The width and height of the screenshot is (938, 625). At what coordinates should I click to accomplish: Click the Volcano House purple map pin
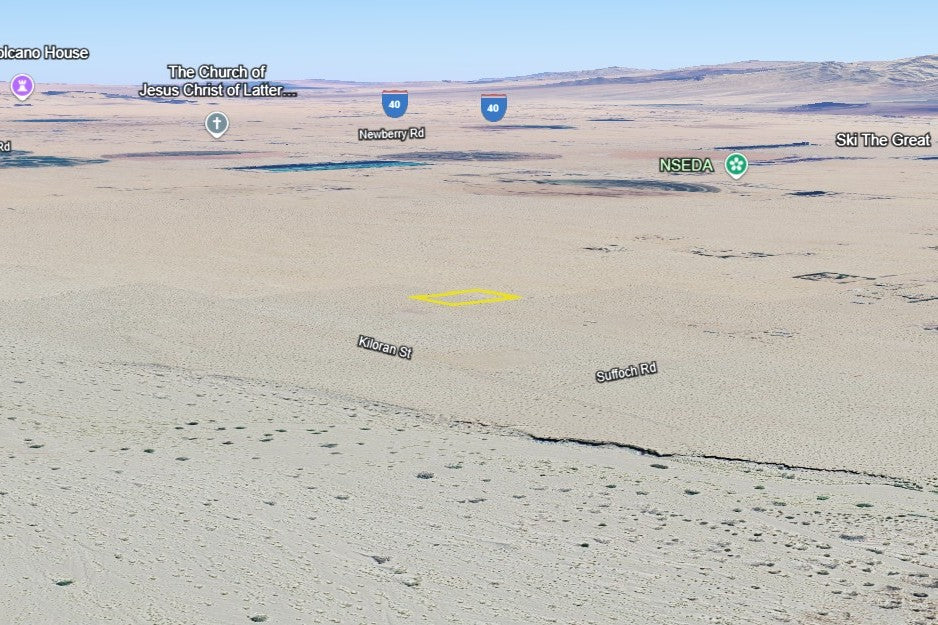point(21,86)
